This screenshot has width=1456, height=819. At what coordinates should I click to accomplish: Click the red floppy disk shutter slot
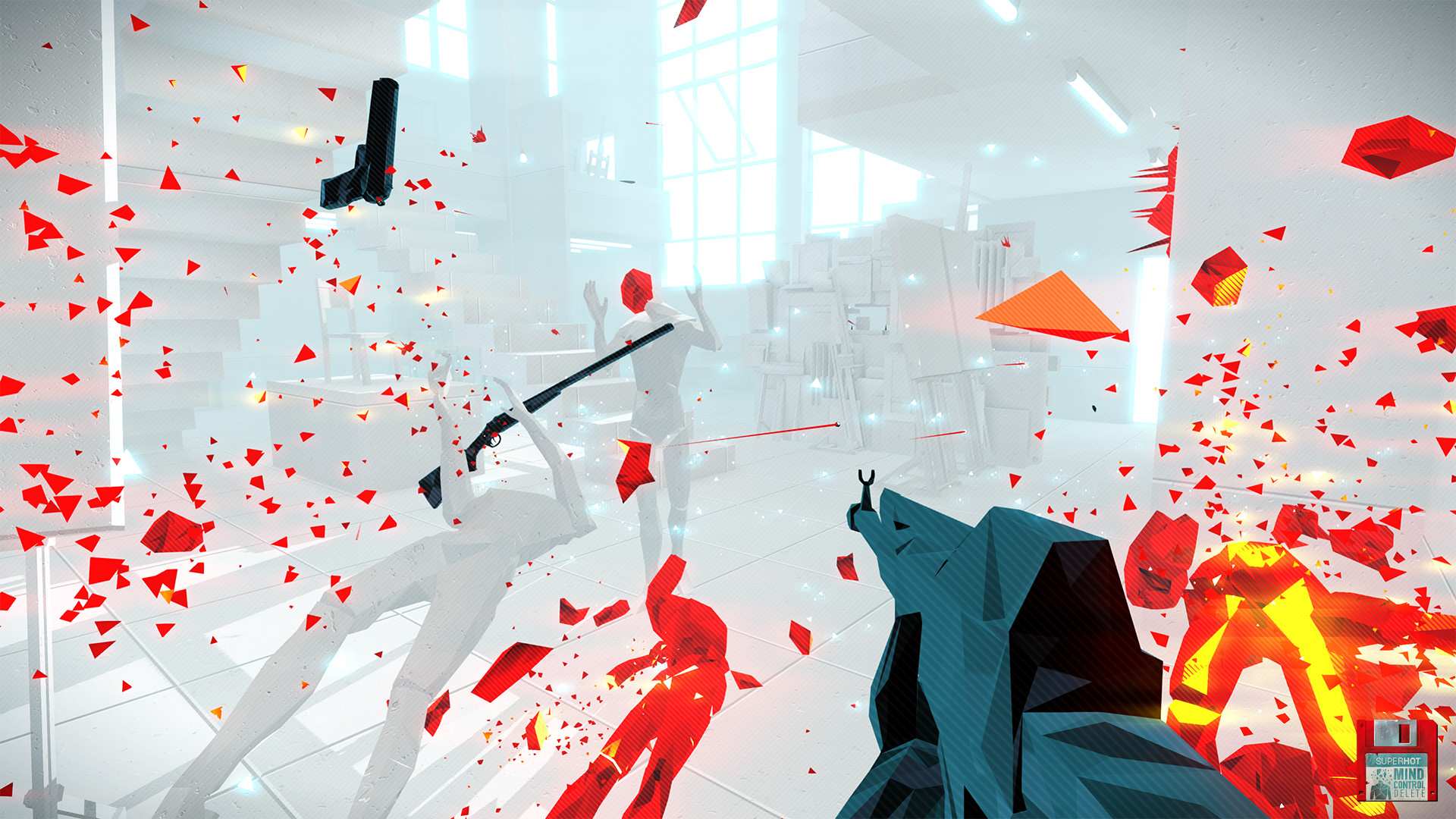tap(1404, 734)
